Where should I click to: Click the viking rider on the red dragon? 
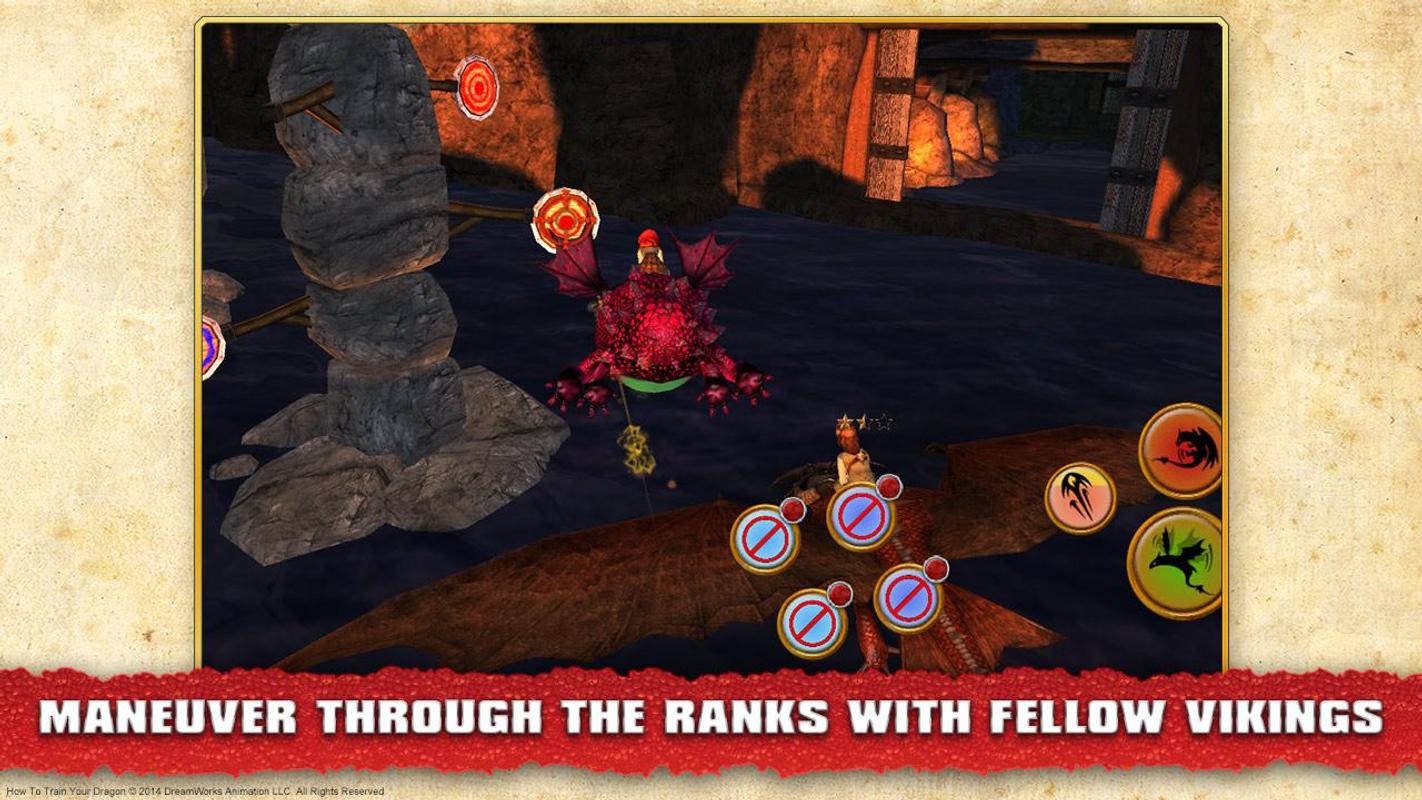(x=852, y=460)
